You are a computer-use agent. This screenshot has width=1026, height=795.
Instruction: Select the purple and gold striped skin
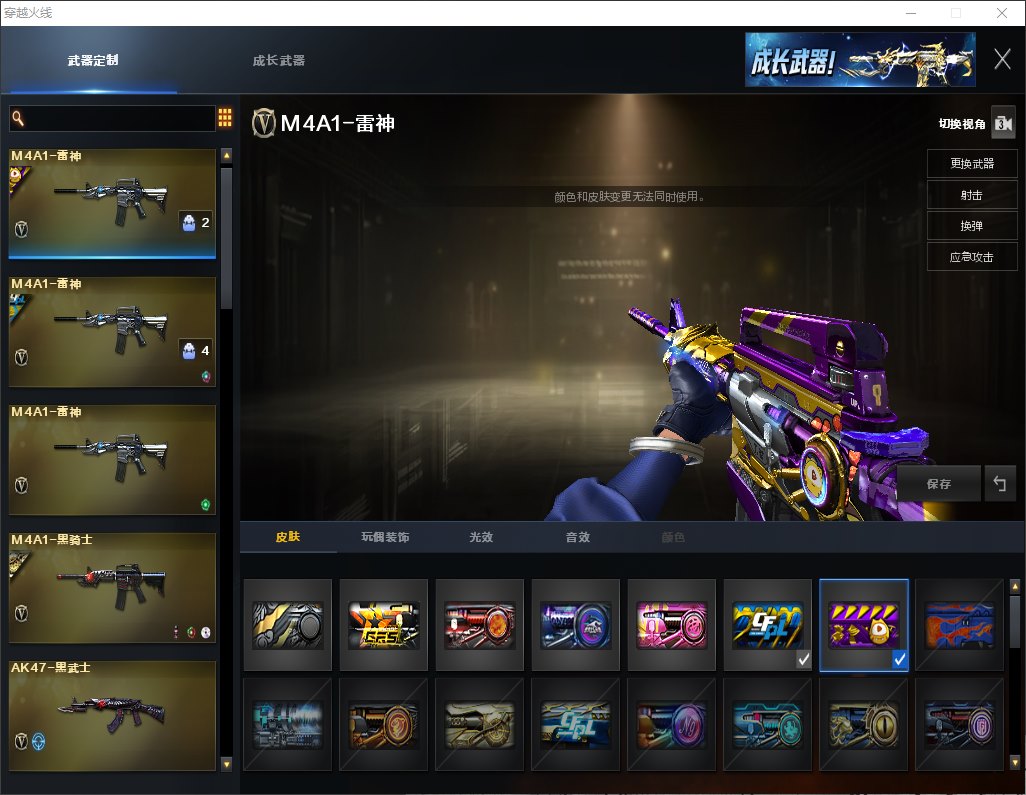pos(863,625)
